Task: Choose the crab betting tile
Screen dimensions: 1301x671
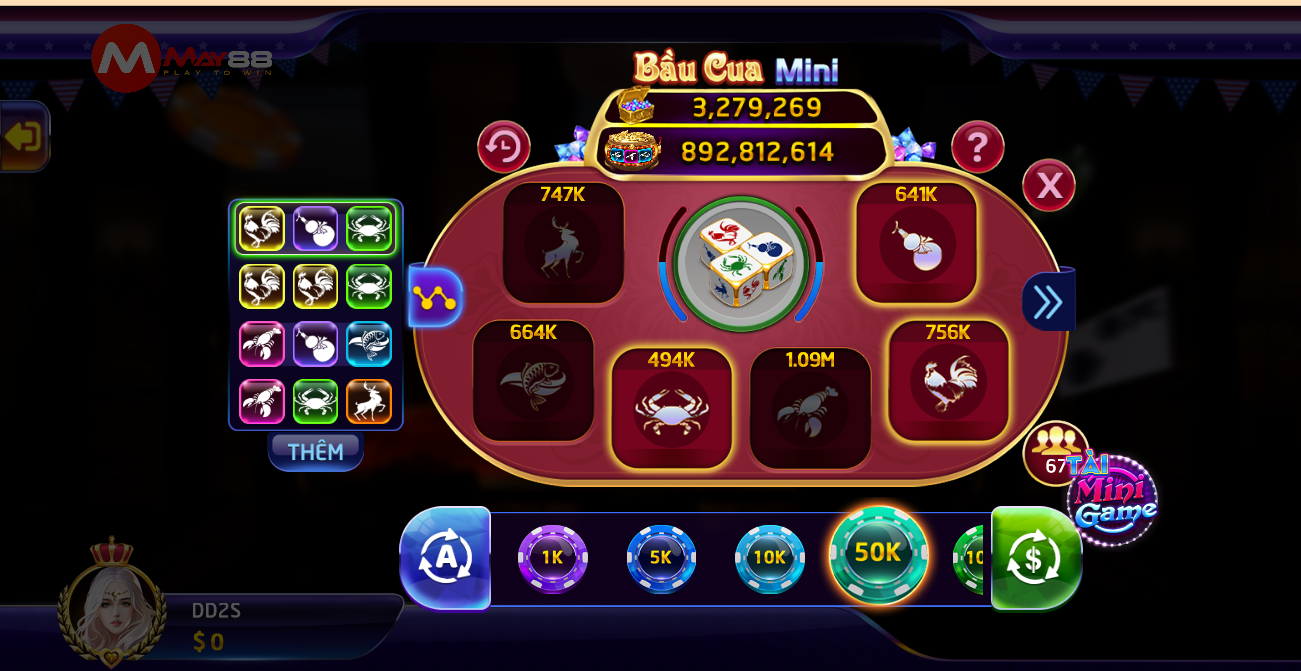Action: point(671,410)
